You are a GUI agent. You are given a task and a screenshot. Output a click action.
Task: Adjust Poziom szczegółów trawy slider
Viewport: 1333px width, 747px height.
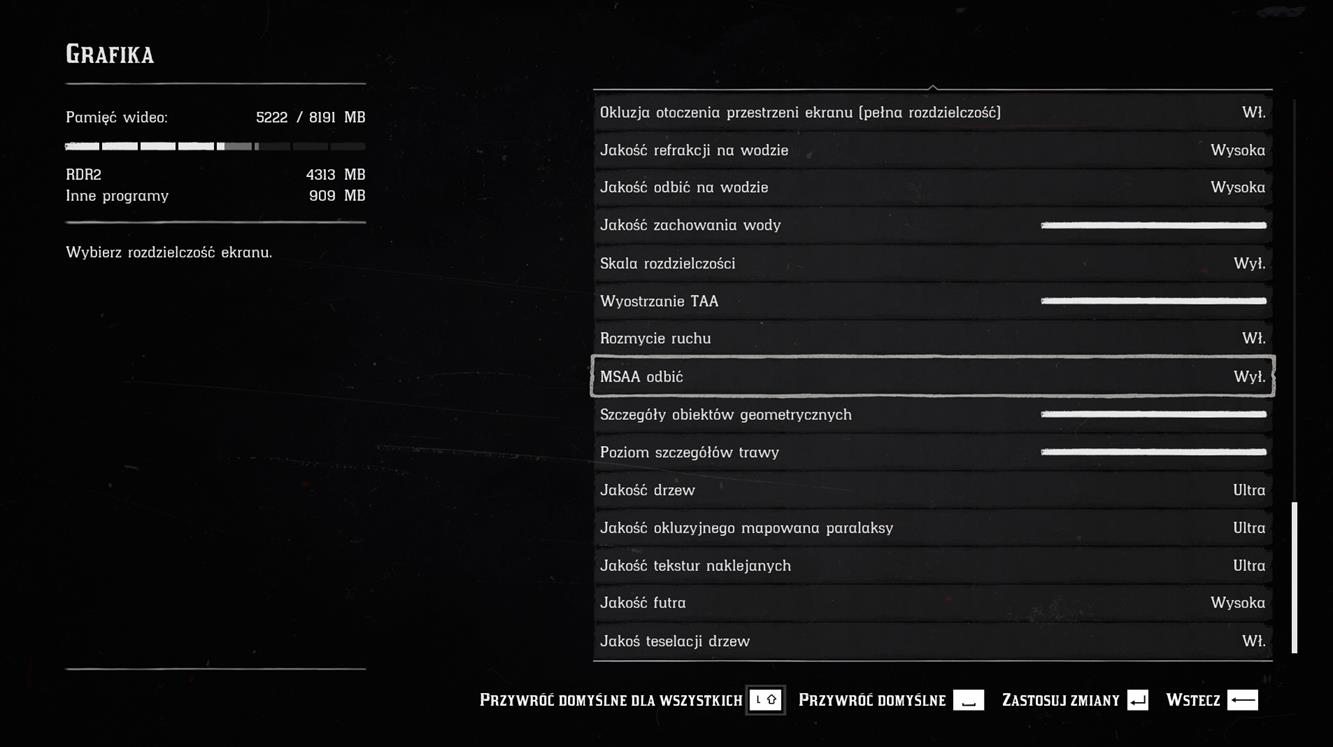pos(1153,452)
